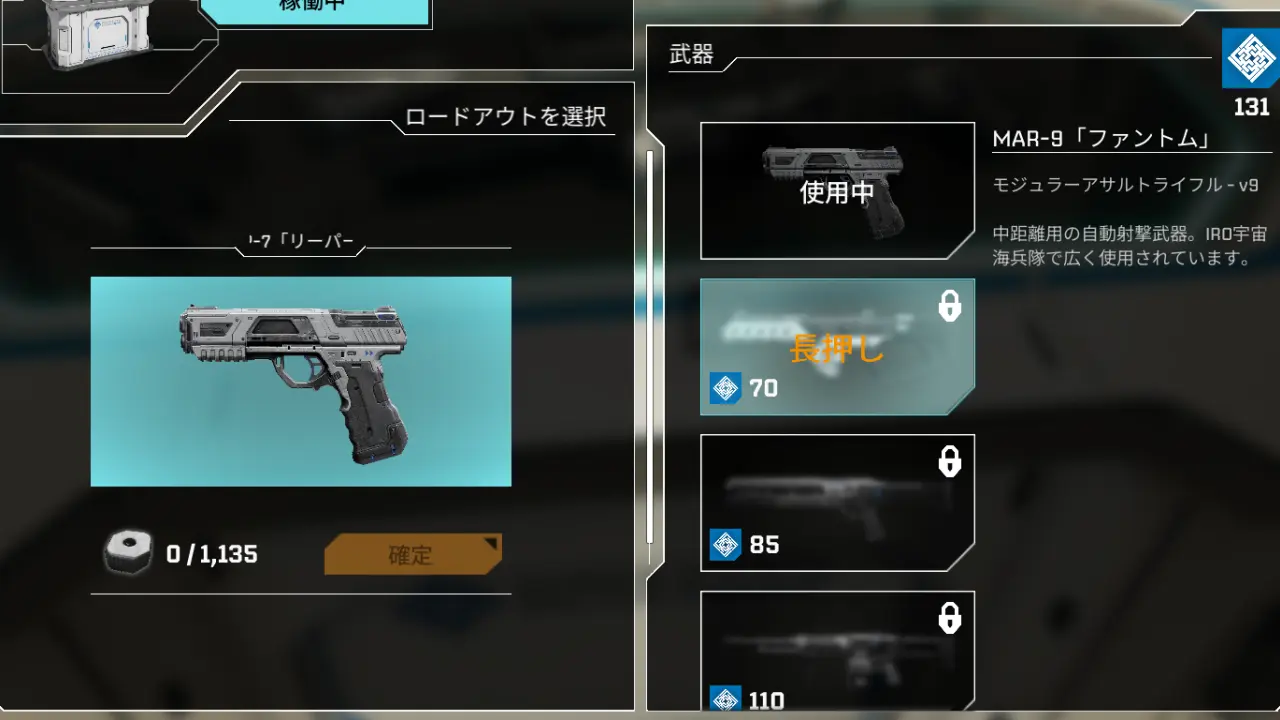1280x720 pixels.
Task: Click the 稼働中 button at the top
Action: pyautogui.click(x=313, y=8)
